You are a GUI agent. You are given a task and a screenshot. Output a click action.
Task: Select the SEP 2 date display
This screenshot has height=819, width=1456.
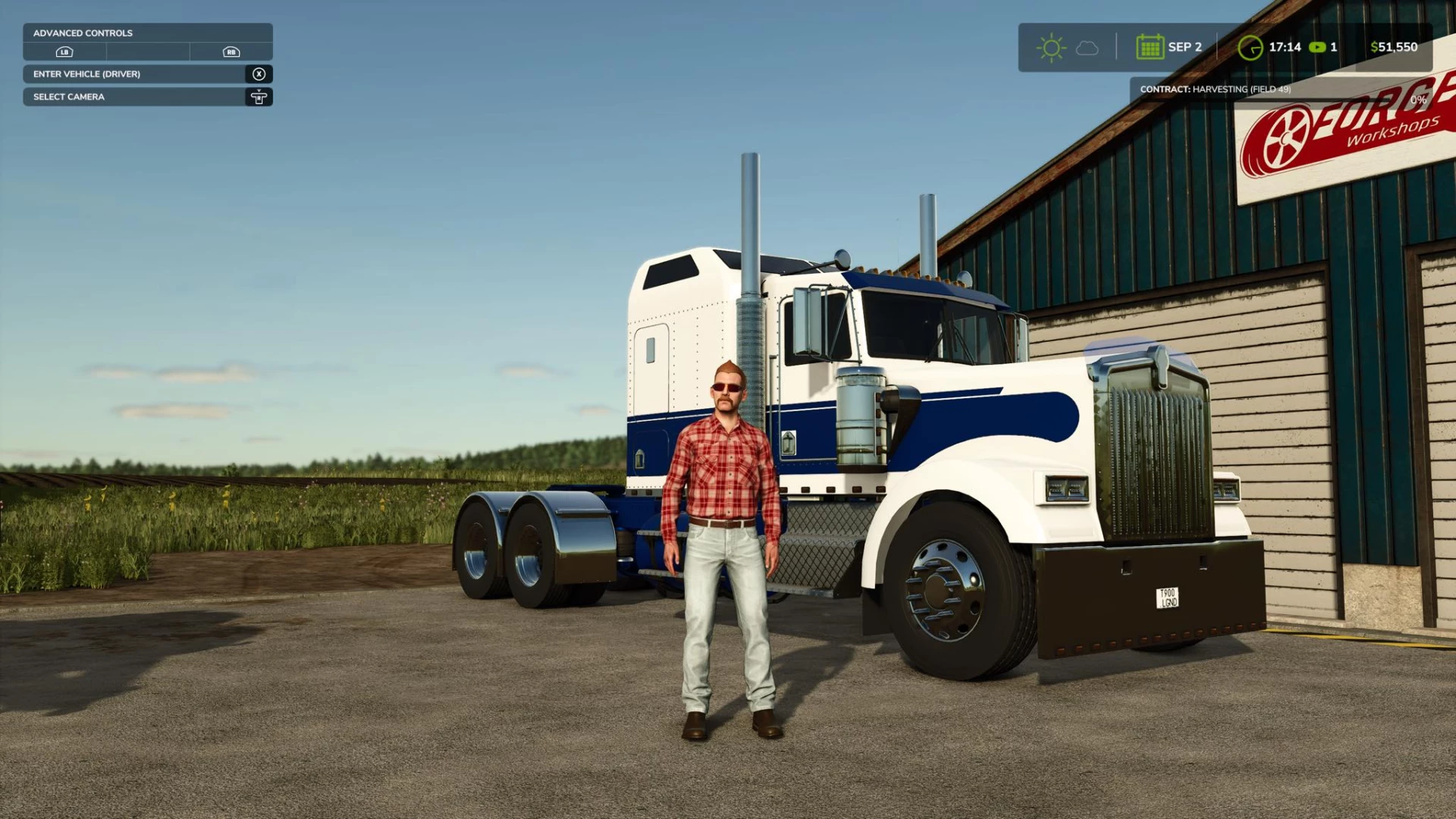[x=1185, y=46]
